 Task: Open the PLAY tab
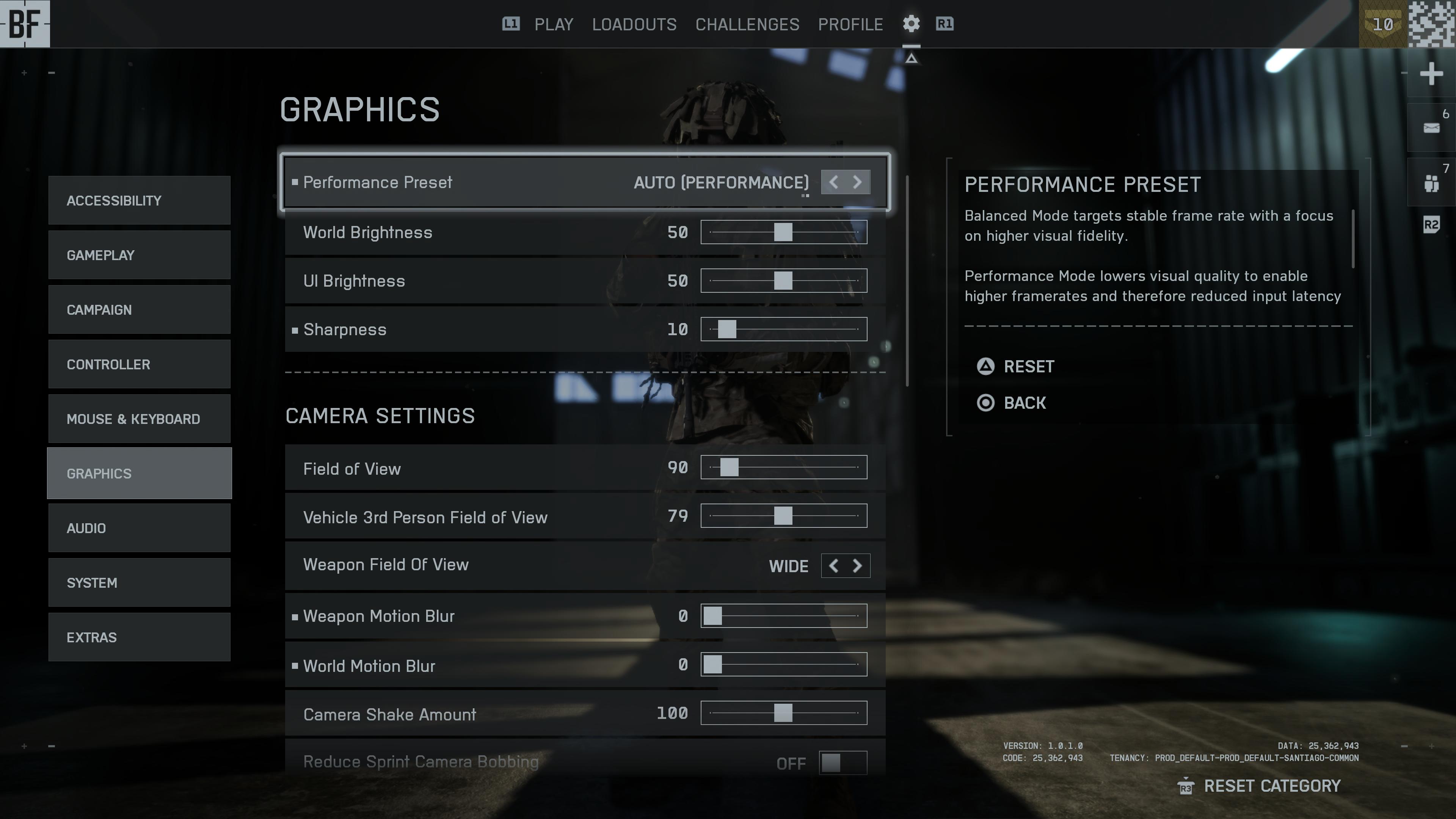point(553,24)
